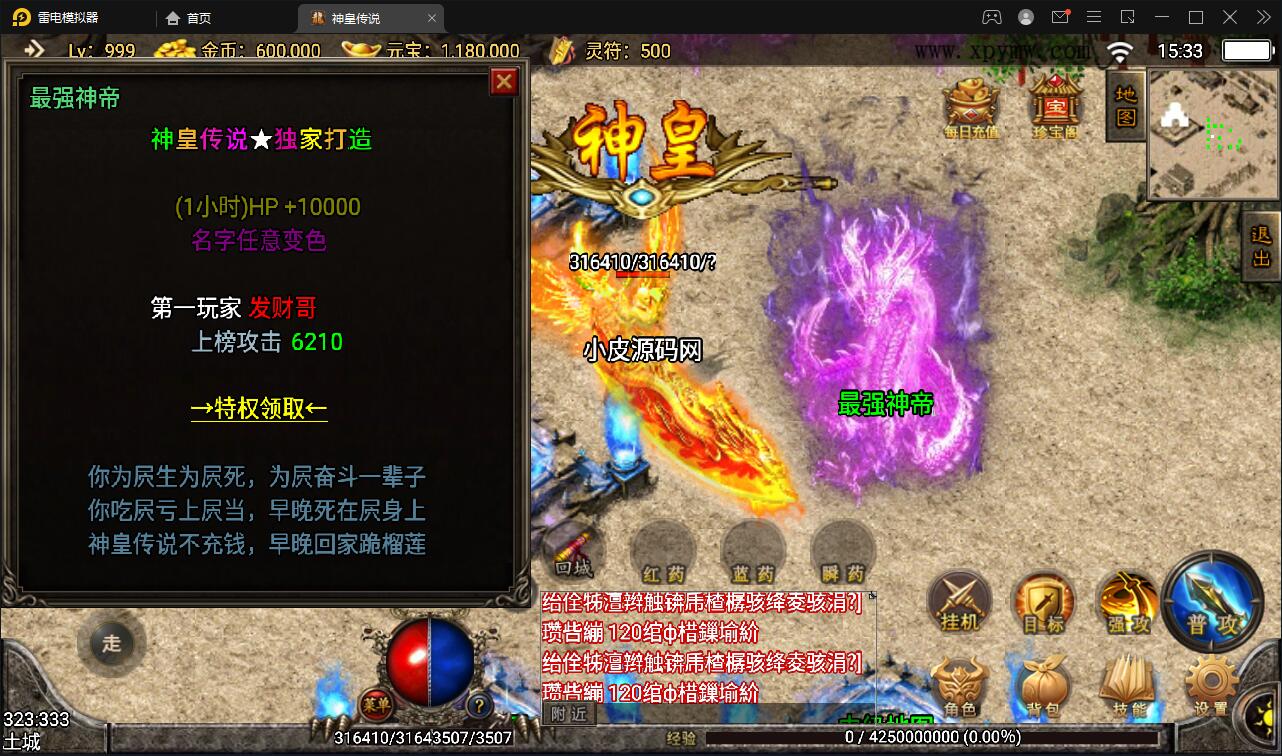Image resolution: width=1282 pixels, height=756 pixels.
Task: Expand the emulator sidebar with double-arrow chevron
Action: click(x=32, y=47)
